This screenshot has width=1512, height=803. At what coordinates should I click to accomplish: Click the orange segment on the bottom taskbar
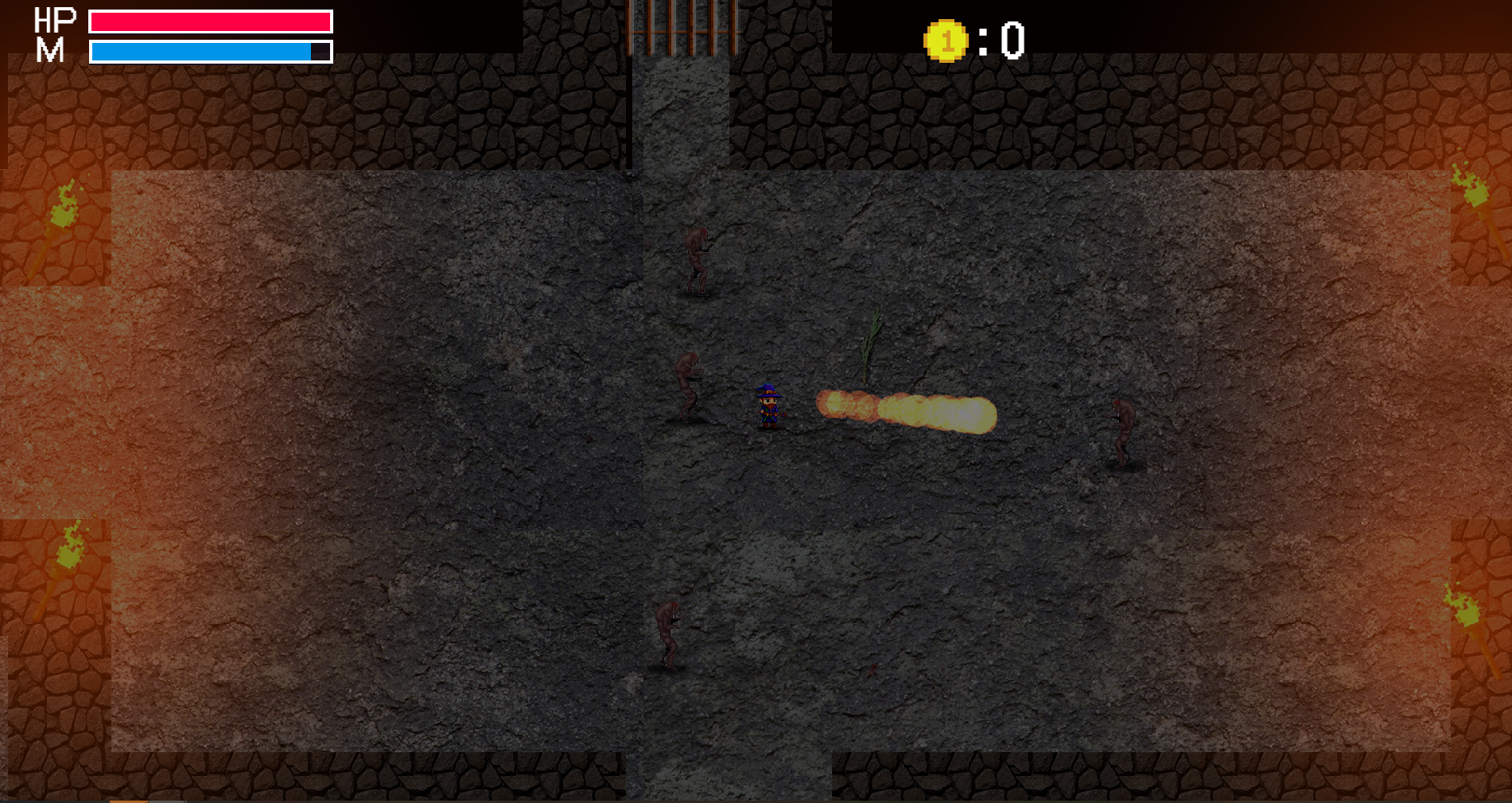point(127,801)
